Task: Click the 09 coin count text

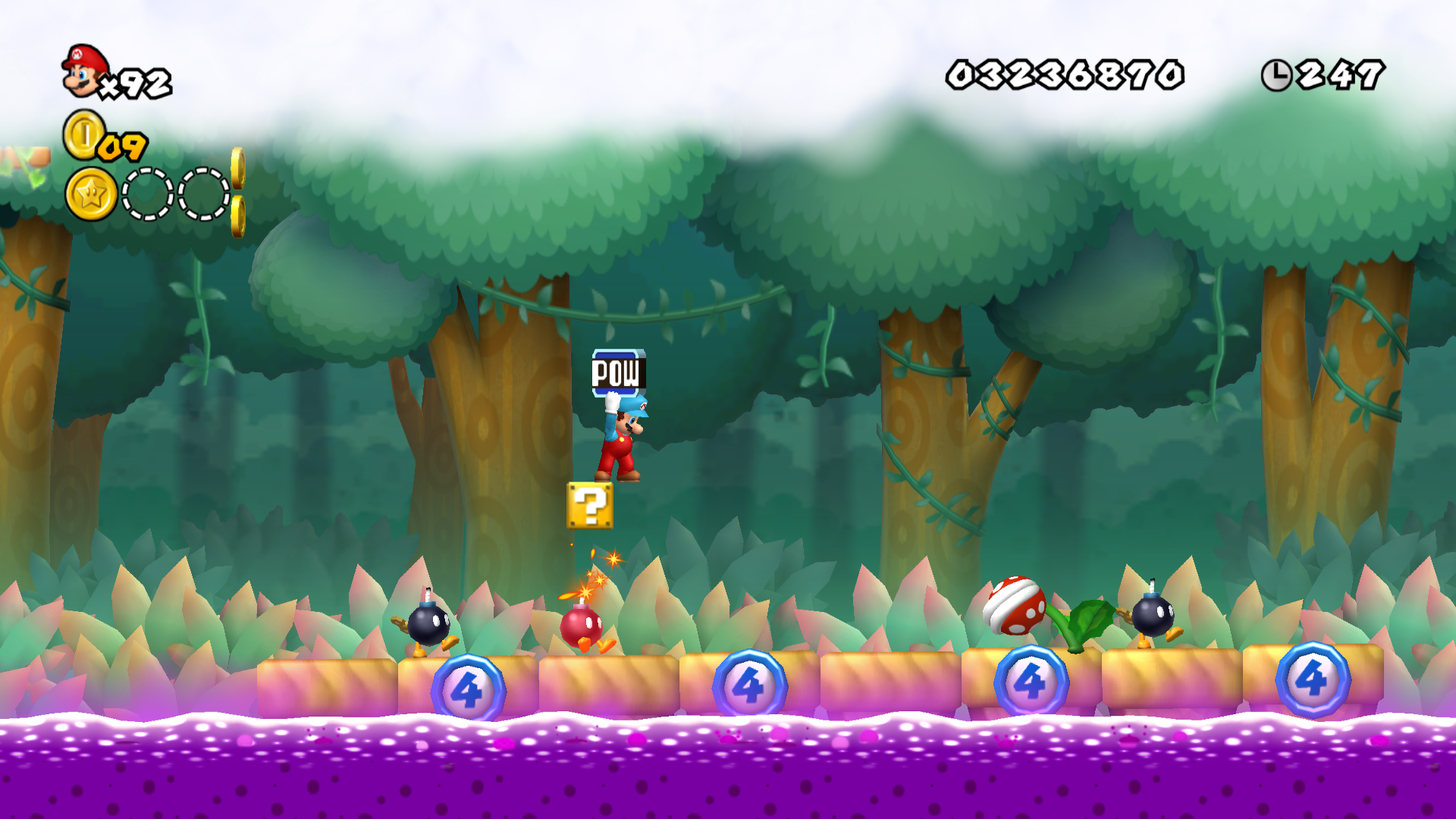Action: click(x=121, y=146)
